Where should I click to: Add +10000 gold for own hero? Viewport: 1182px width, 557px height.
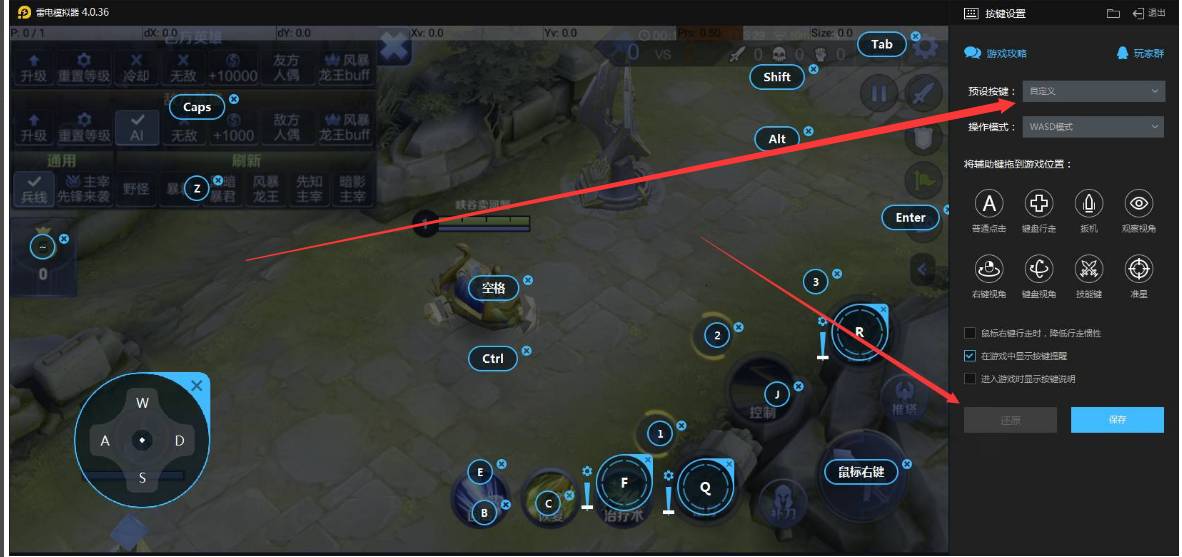pyautogui.click(x=232, y=67)
